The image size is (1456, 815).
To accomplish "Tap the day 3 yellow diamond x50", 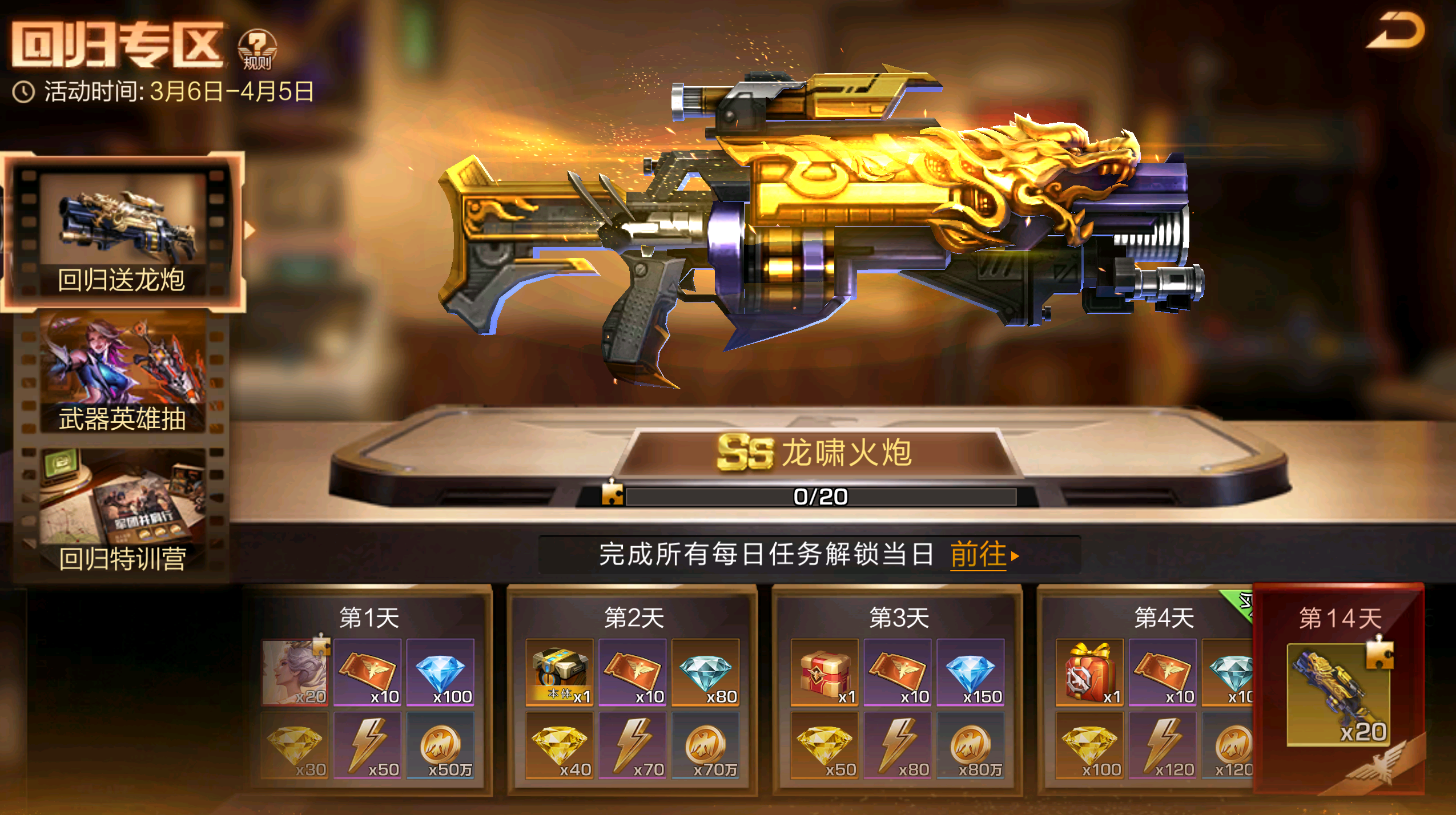I will (x=824, y=745).
